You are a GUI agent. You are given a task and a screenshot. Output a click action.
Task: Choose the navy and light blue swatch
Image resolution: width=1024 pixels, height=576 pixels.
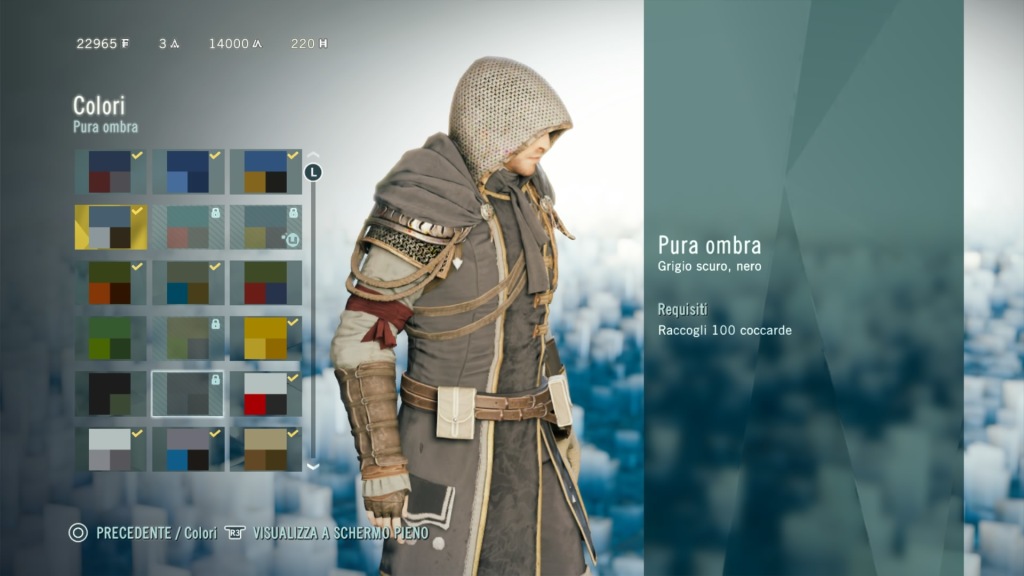coord(188,172)
